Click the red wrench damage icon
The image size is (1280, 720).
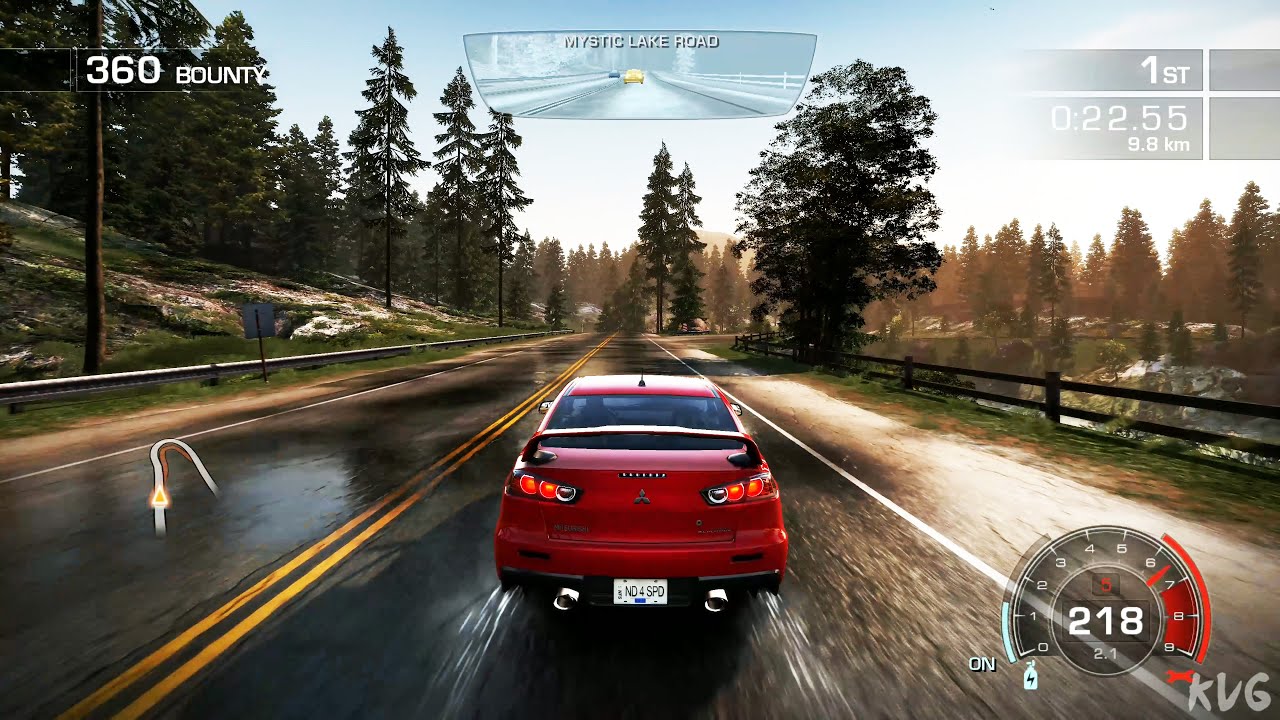tap(1180, 675)
